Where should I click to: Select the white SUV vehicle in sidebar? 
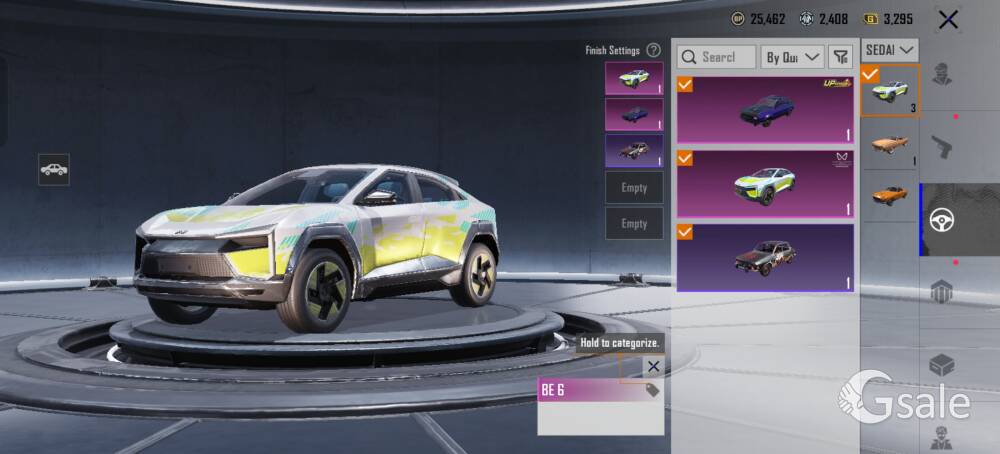pyautogui.click(x=890, y=91)
